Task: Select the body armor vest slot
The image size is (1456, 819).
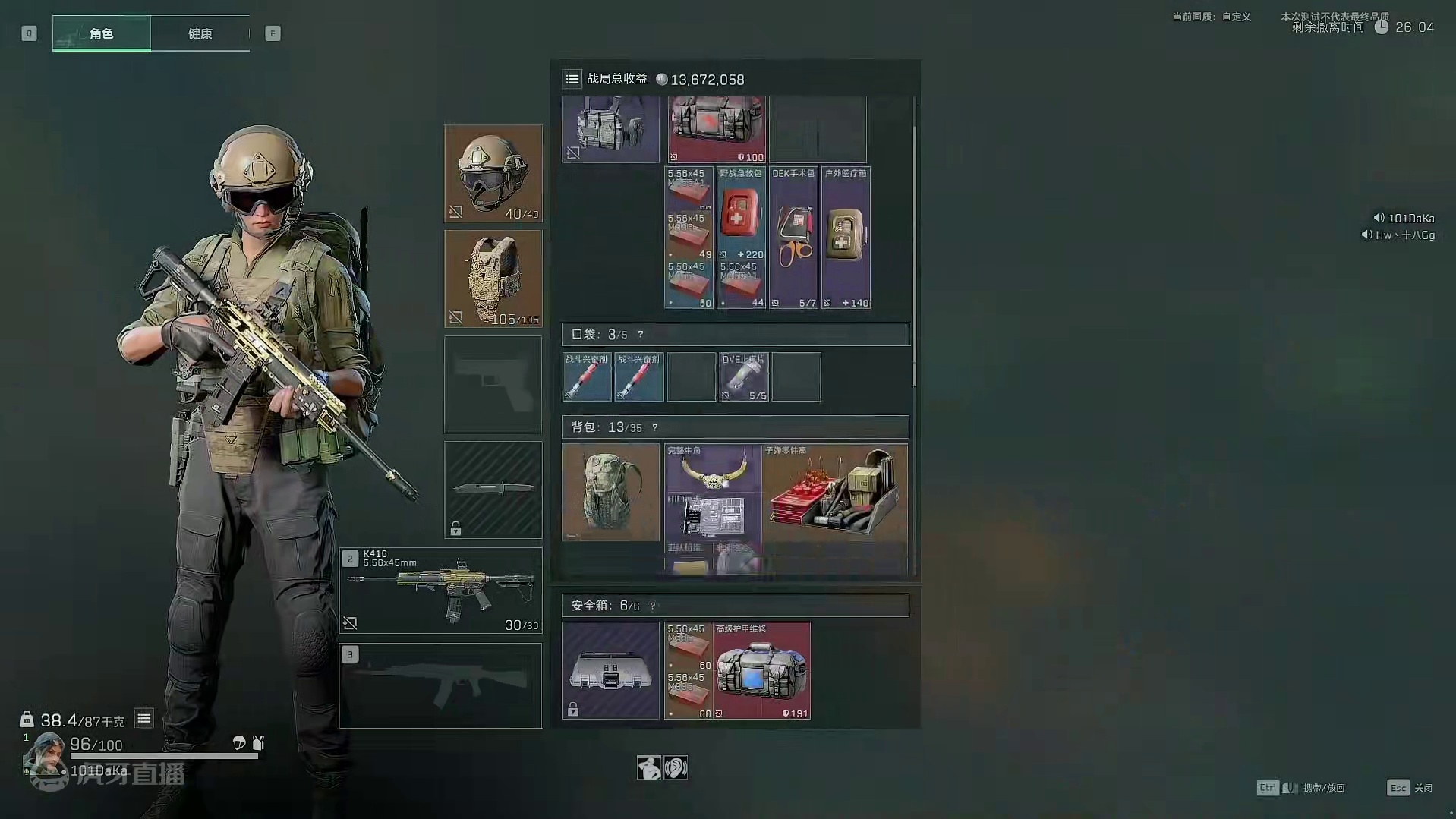Action: tap(493, 279)
